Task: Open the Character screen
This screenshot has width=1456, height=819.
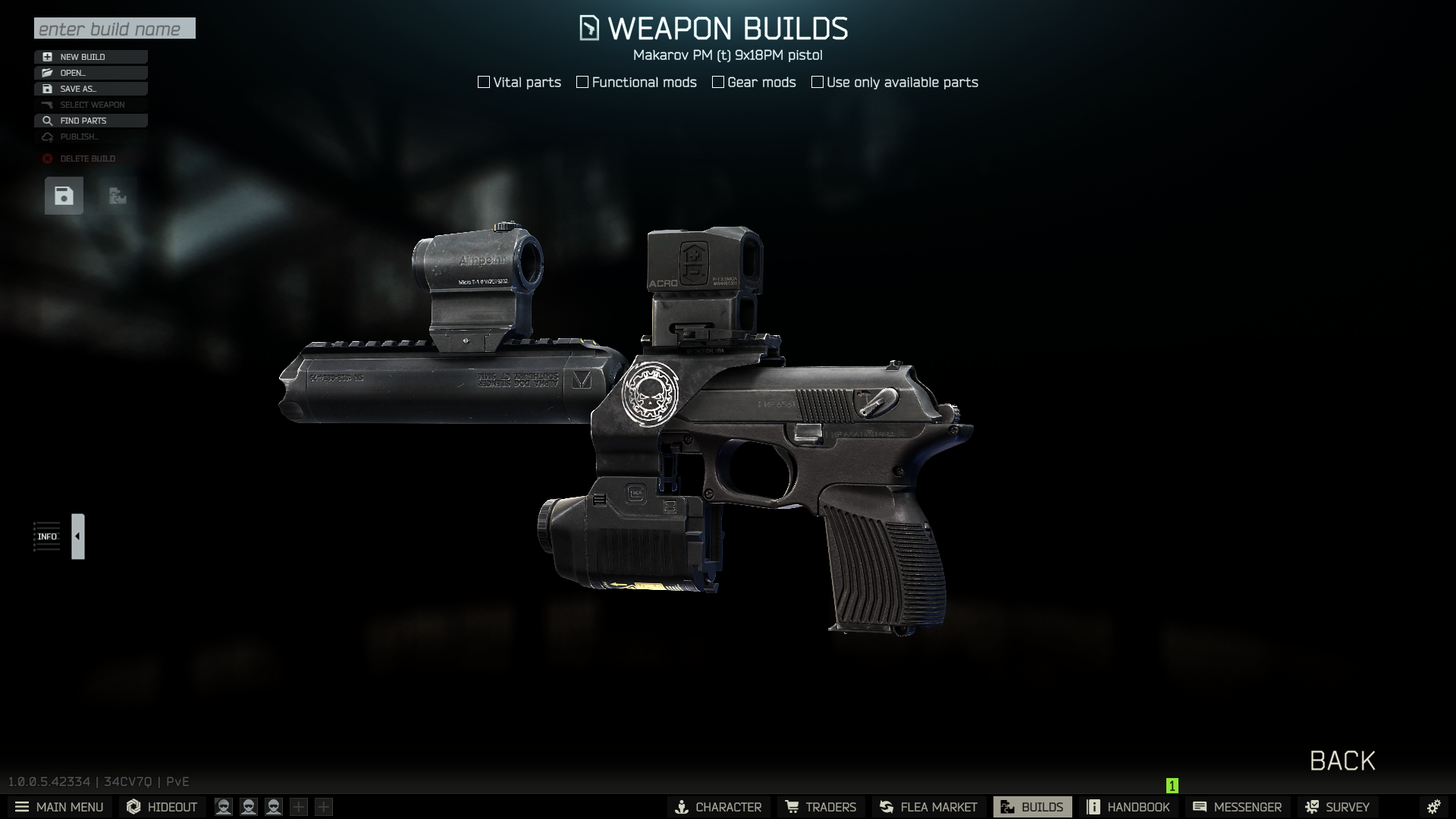Action: [718, 807]
